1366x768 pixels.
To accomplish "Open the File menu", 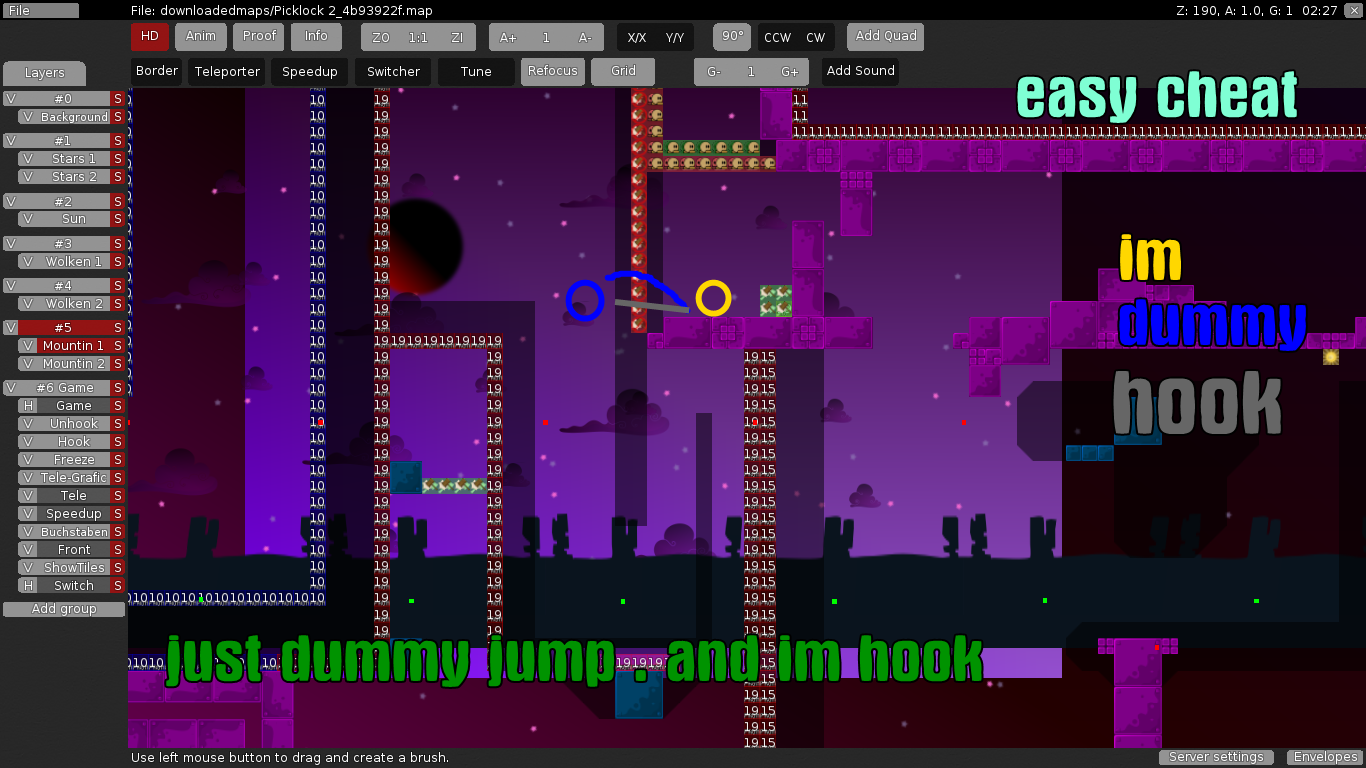I will click(x=40, y=11).
